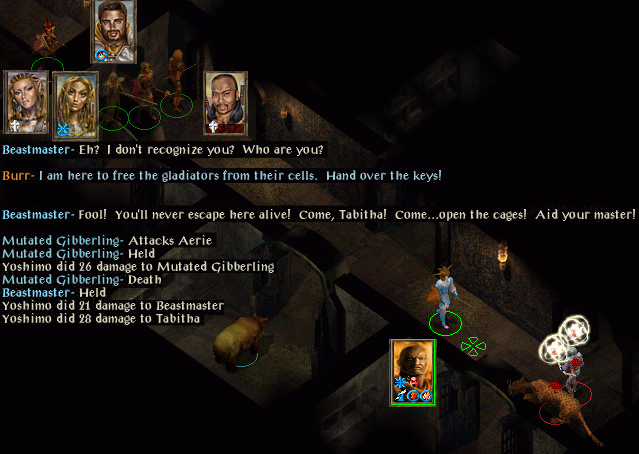639x454 pixels.
Task: Click the green-bordered bald character portrait
Action: tap(412, 371)
